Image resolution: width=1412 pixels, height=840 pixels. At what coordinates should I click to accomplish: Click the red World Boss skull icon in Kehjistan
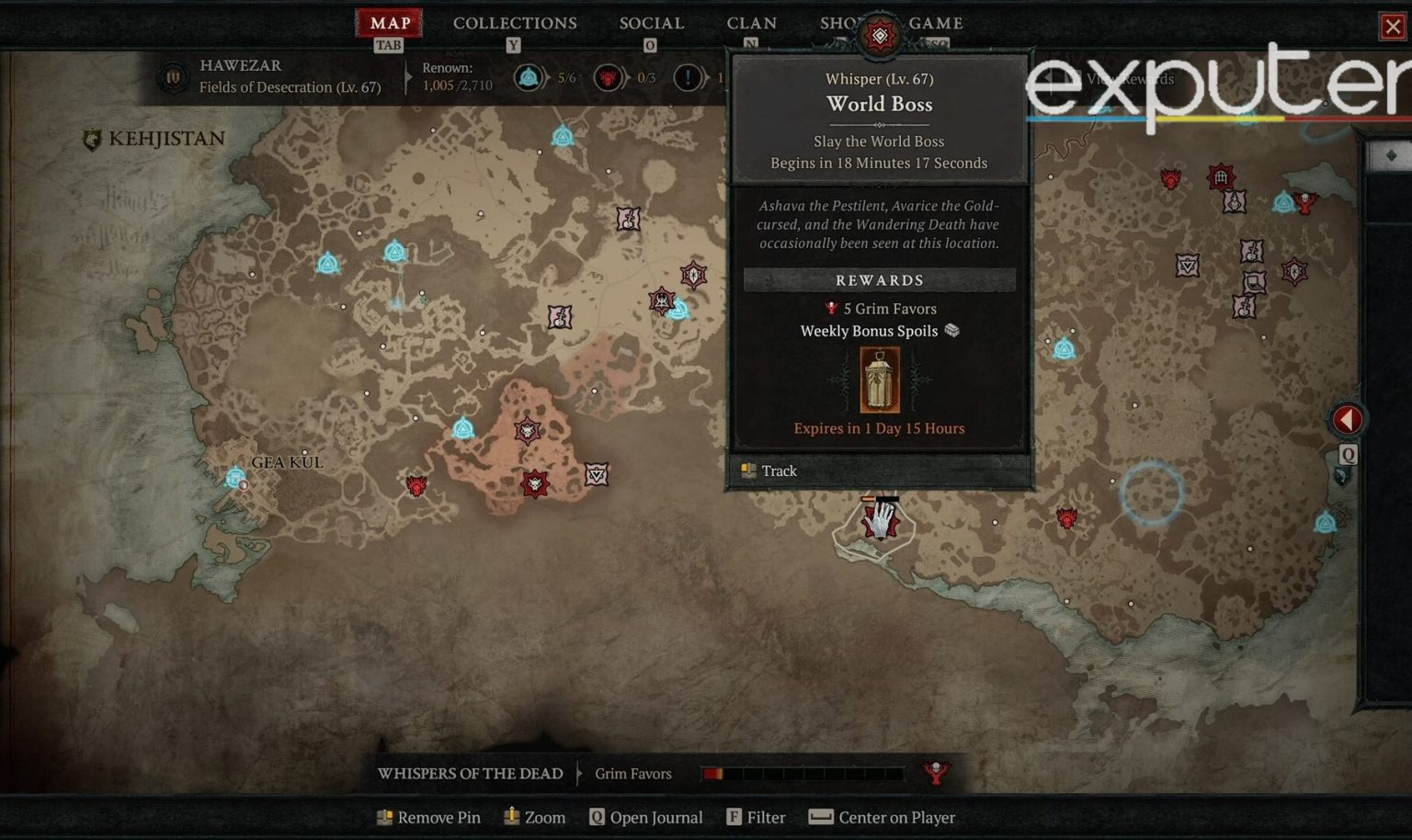pos(416,486)
